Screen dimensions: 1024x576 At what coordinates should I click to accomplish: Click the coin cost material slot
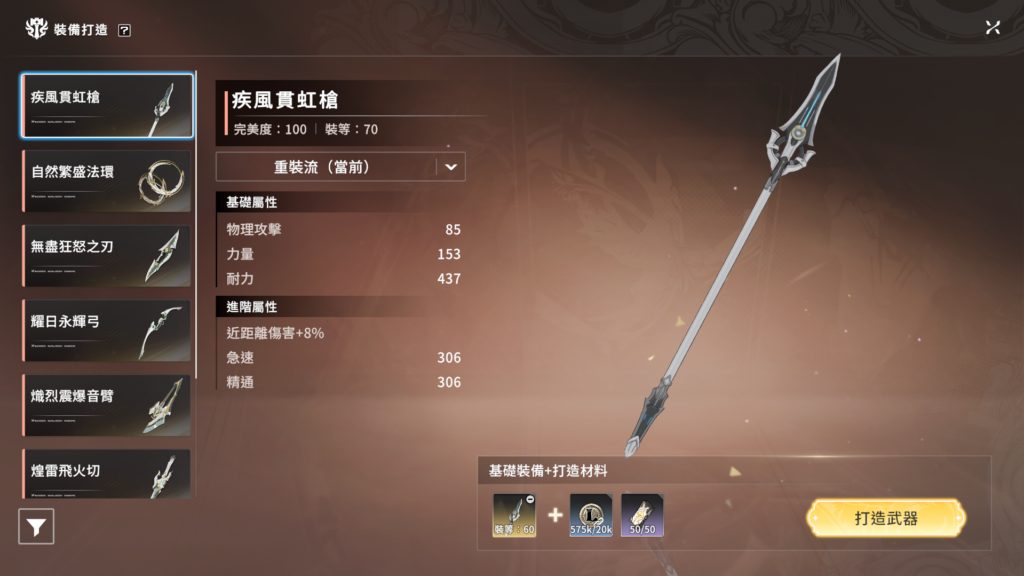coord(591,515)
